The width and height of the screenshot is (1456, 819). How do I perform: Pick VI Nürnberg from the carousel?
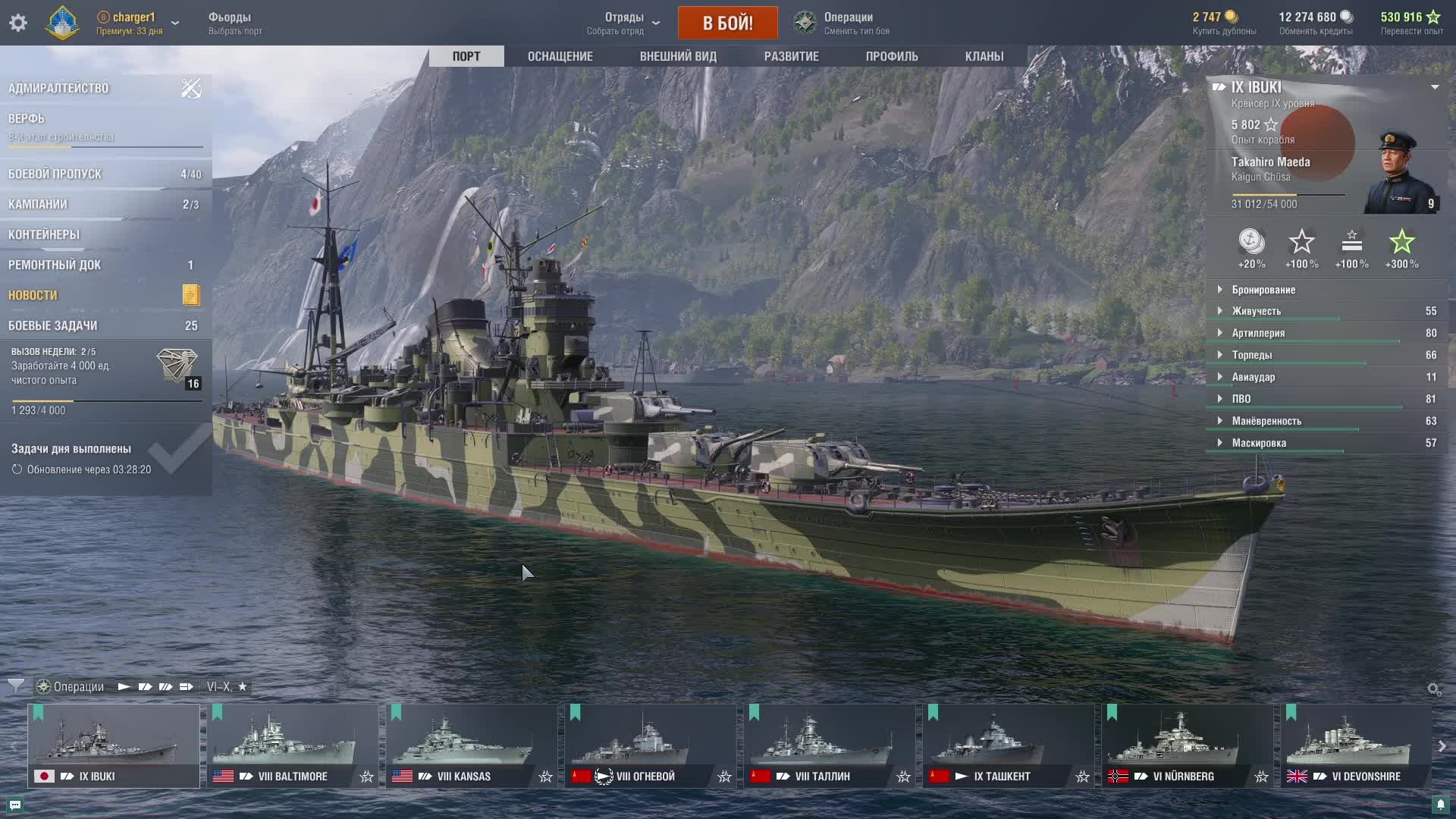1187,745
